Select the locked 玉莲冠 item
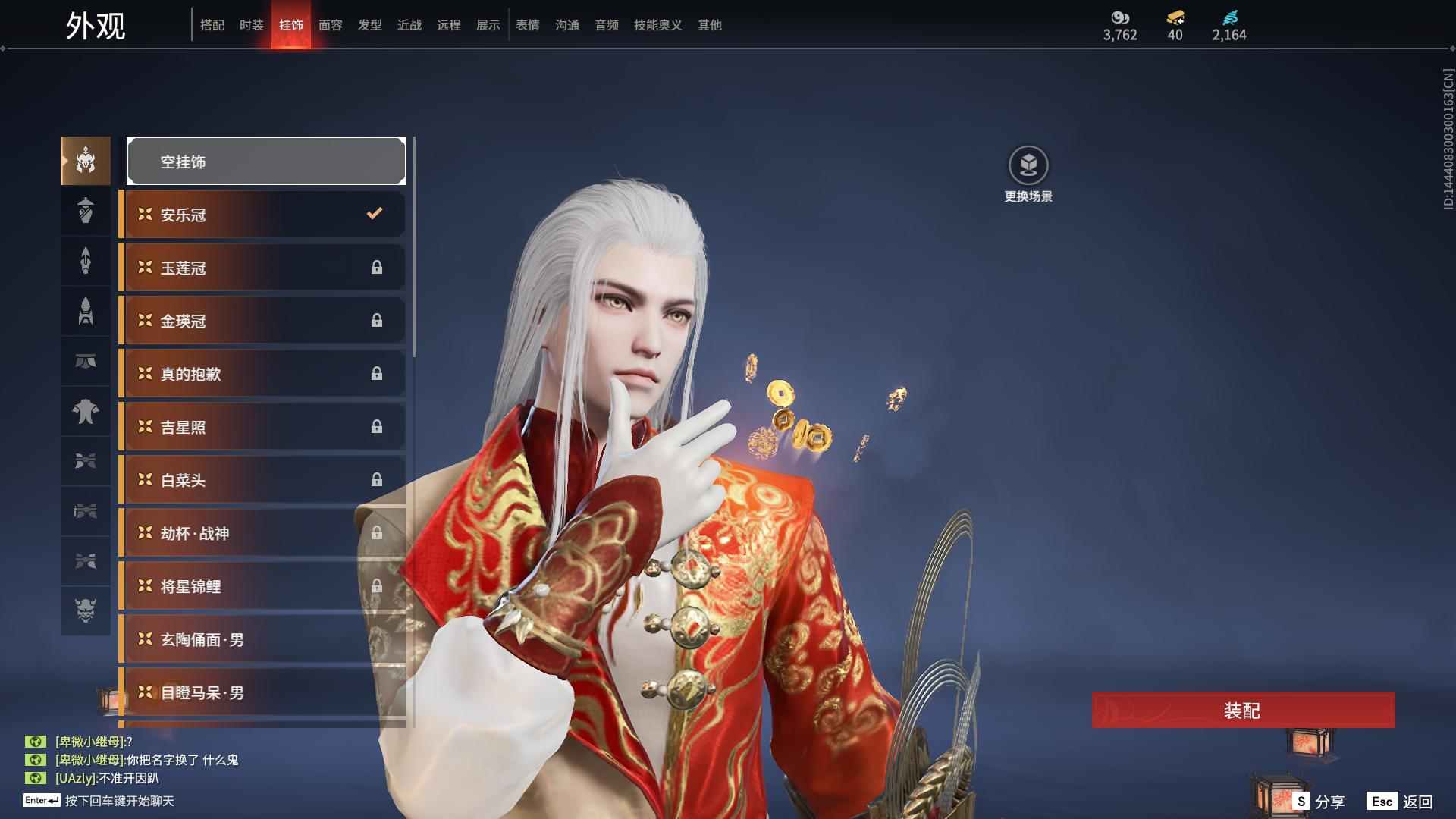The image size is (1456, 819). point(262,268)
